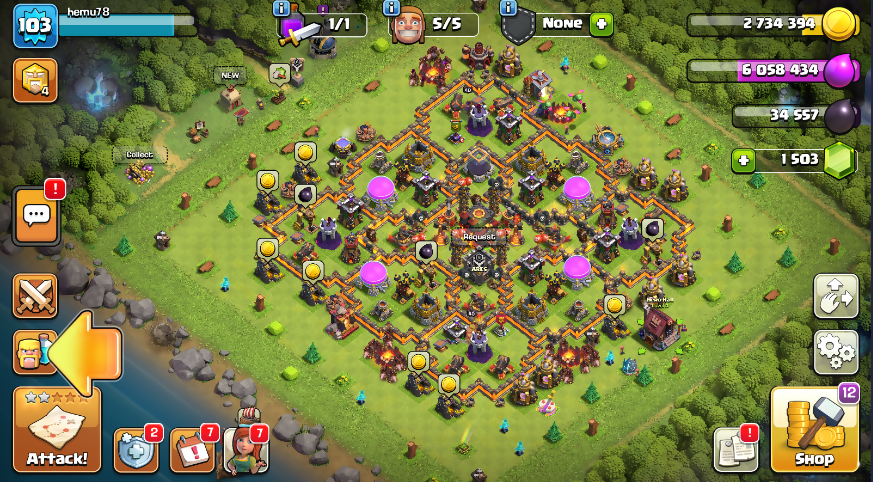Image resolution: width=873 pixels, height=482 pixels.
Task: Tap the Attack! map button
Action: (x=57, y=430)
